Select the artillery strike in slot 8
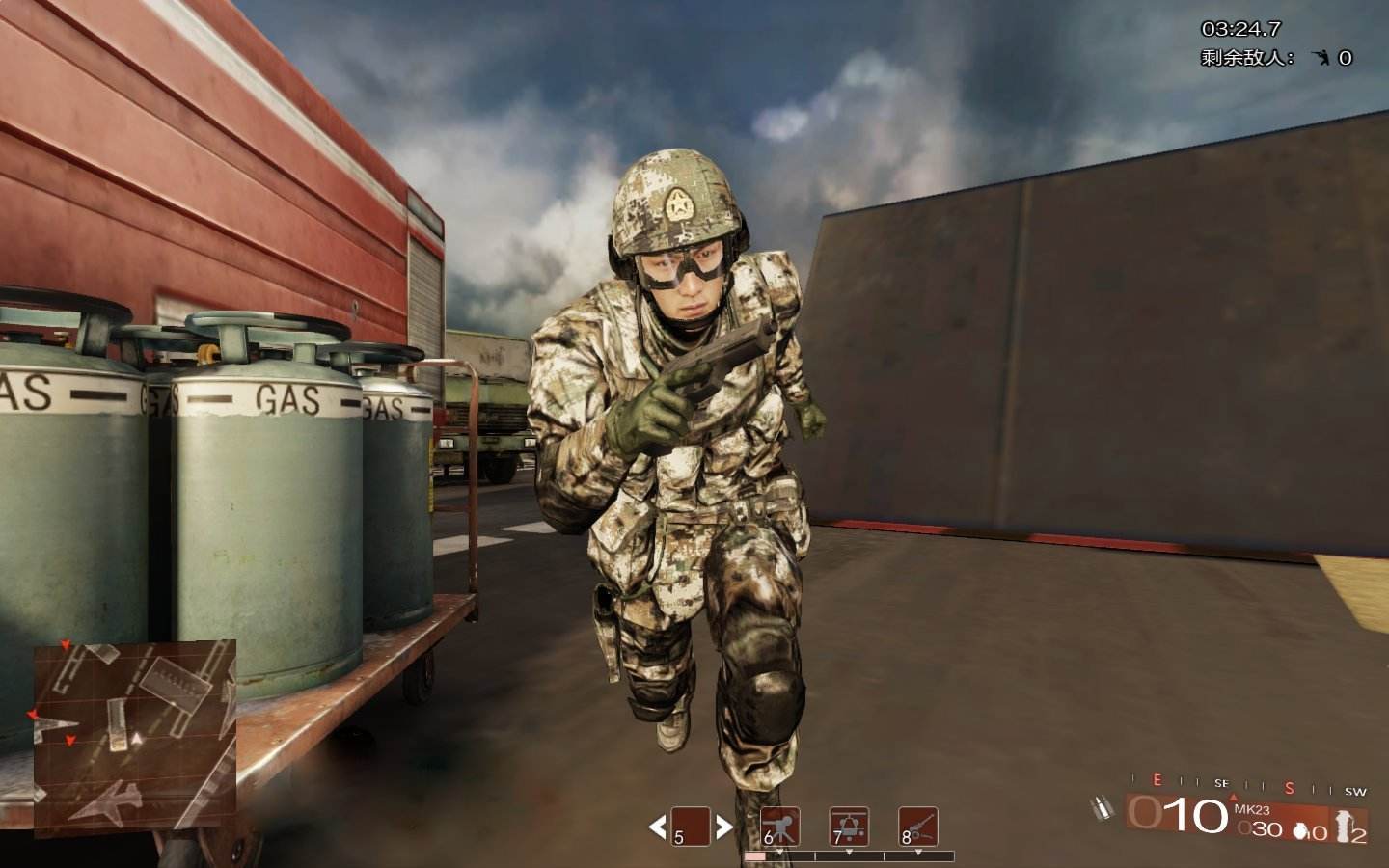 click(x=917, y=827)
